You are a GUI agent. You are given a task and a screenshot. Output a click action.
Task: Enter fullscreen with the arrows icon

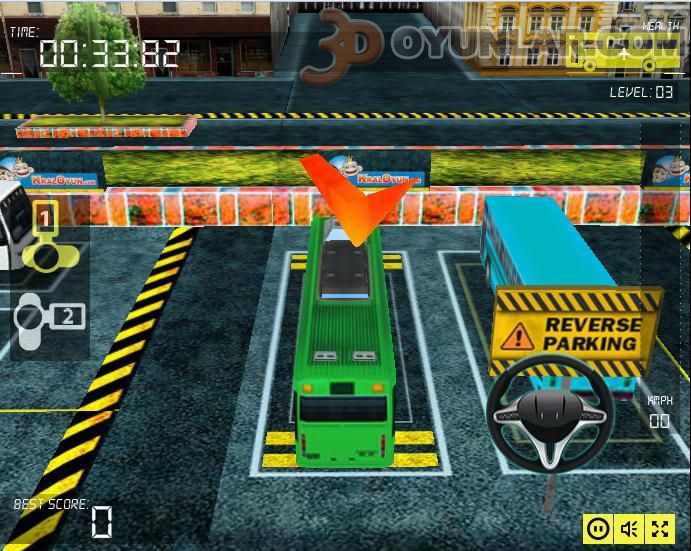(x=660, y=528)
